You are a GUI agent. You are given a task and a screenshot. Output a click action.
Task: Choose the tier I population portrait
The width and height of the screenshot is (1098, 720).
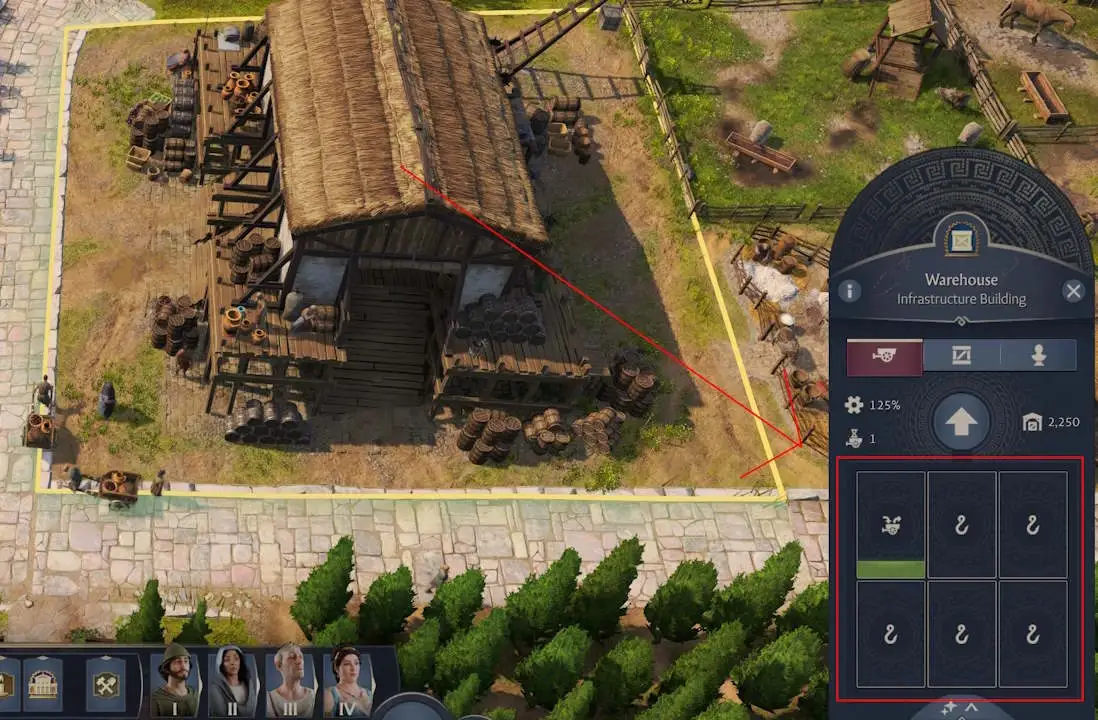pyautogui.click(x=175, y=680)
